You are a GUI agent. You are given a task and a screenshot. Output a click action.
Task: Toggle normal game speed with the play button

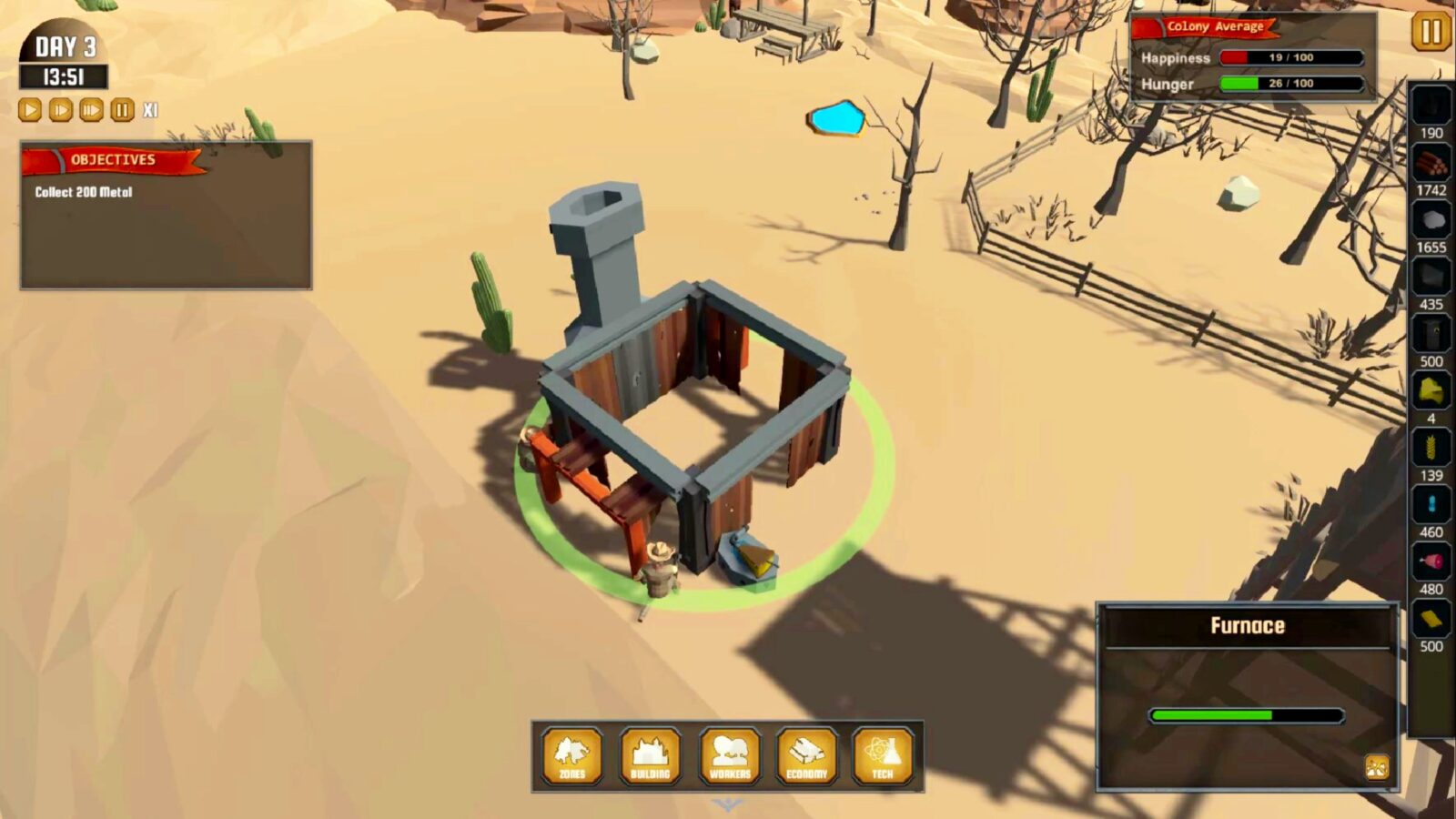[28, 110]
